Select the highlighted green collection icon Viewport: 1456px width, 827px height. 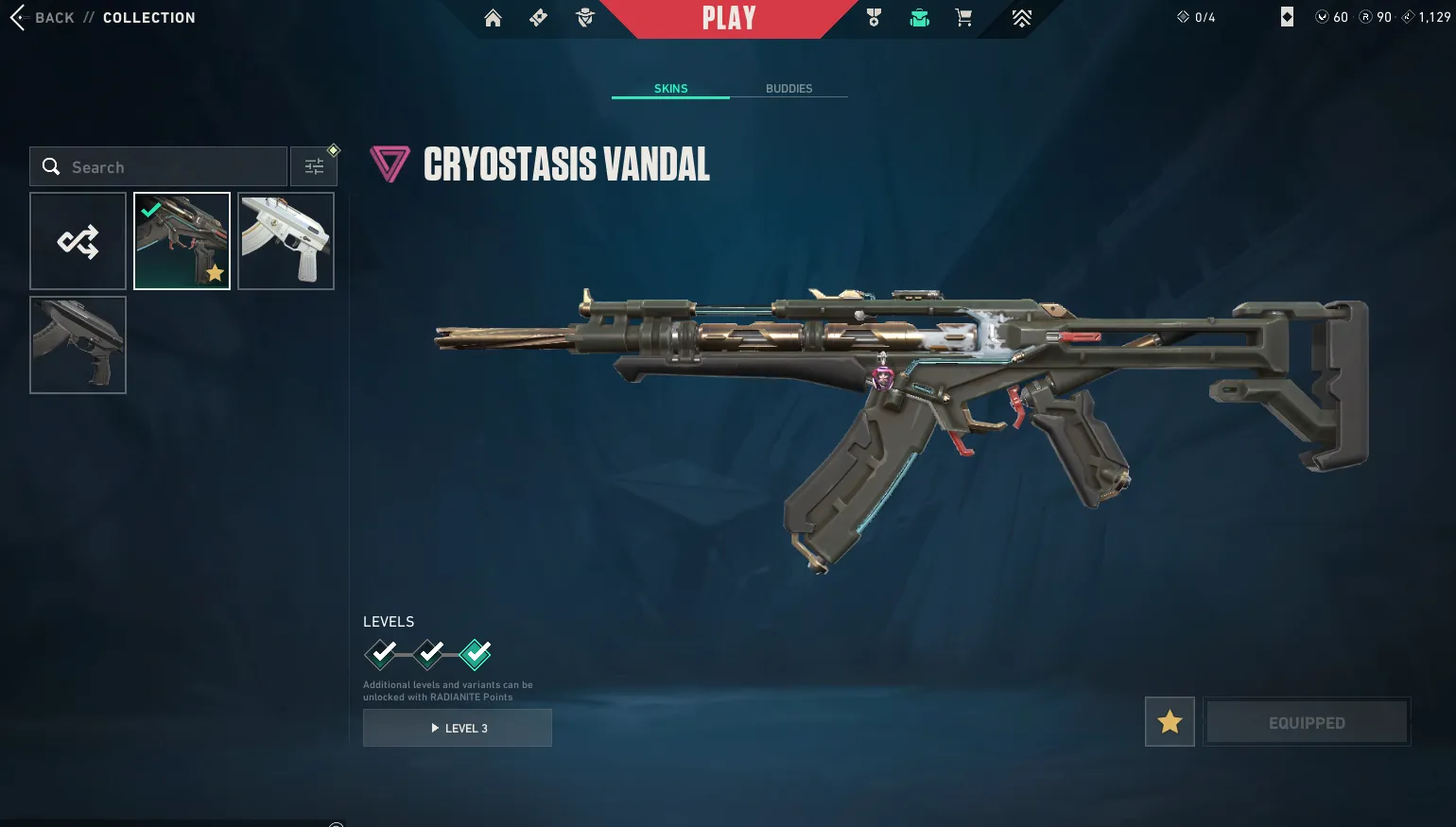919,18
